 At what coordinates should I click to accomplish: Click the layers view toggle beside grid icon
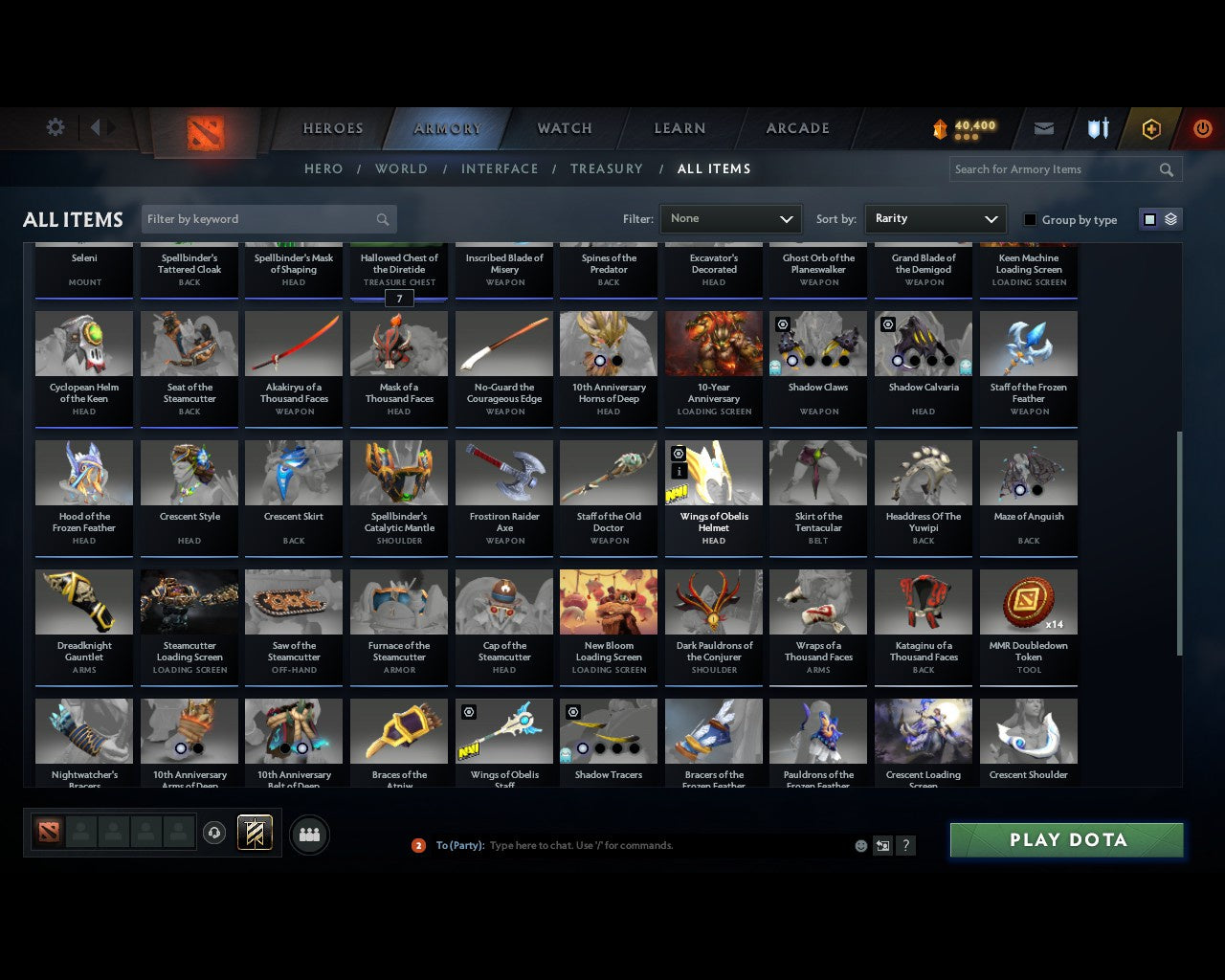[1169, 218]
